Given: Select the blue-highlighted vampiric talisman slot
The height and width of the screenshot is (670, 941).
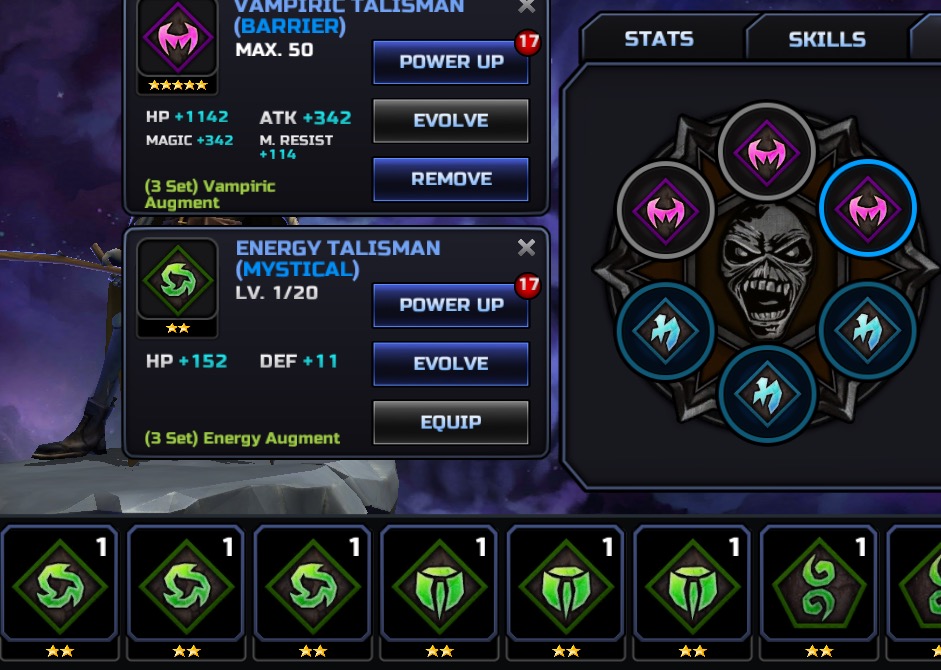Looking at the screenshot, I should pyautogui.click(x=867, y=209).
